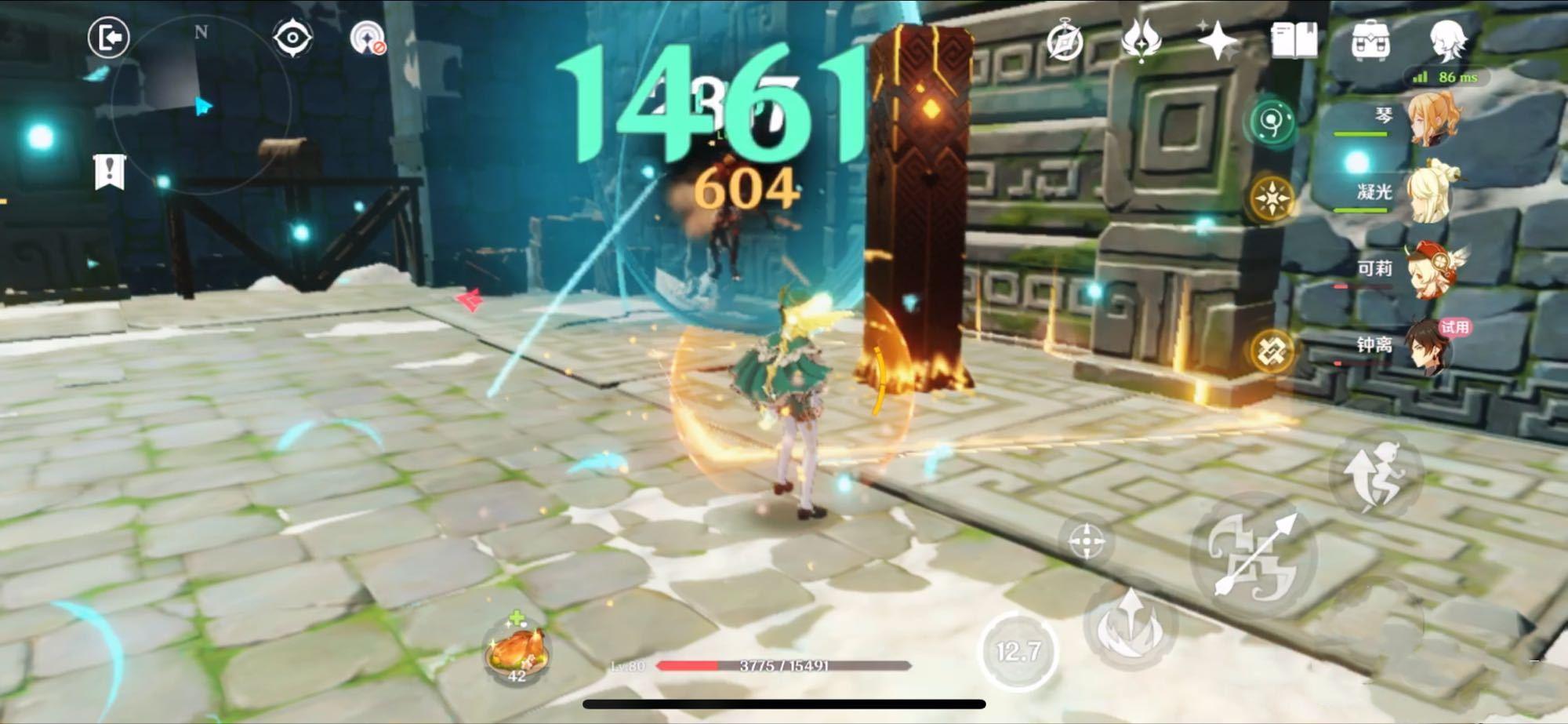Viewport: 1568px width, 724px height.
Task: Tap the exit domain door icon
Action: pos(110,36)
